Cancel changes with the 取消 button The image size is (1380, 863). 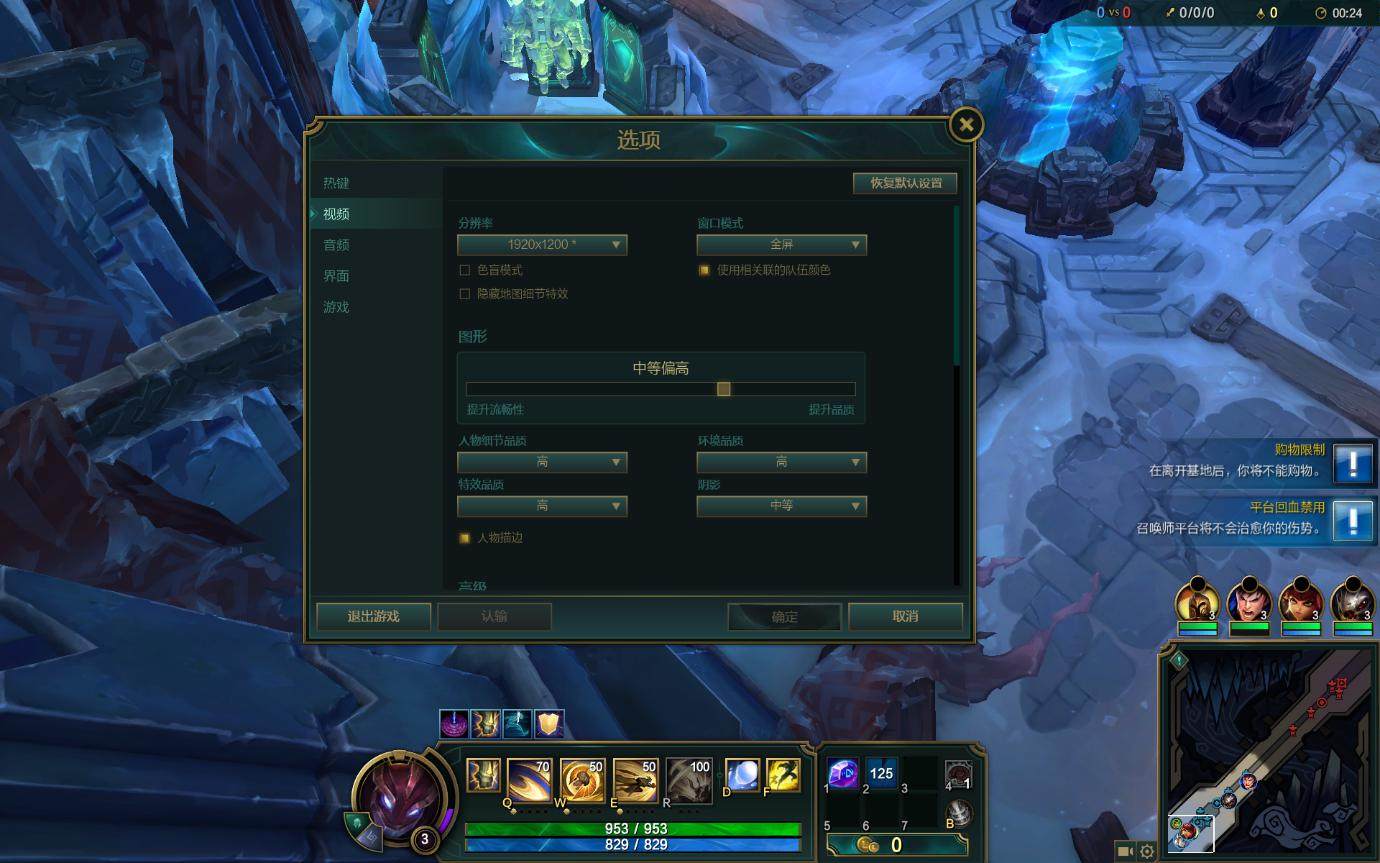pos(905,616)
